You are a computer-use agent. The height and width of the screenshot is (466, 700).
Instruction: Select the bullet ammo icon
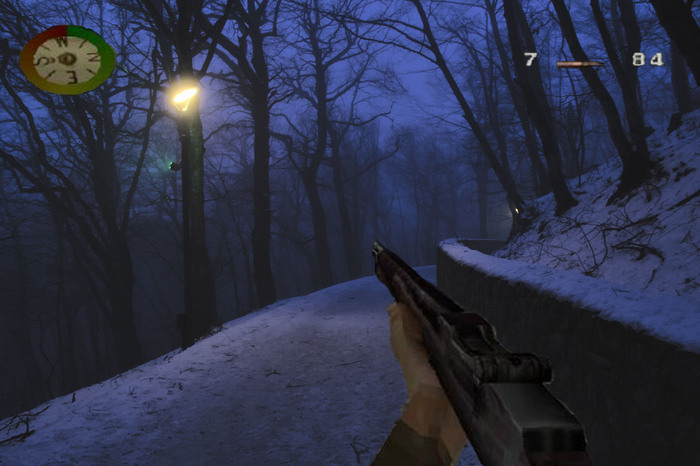[580, 63]
